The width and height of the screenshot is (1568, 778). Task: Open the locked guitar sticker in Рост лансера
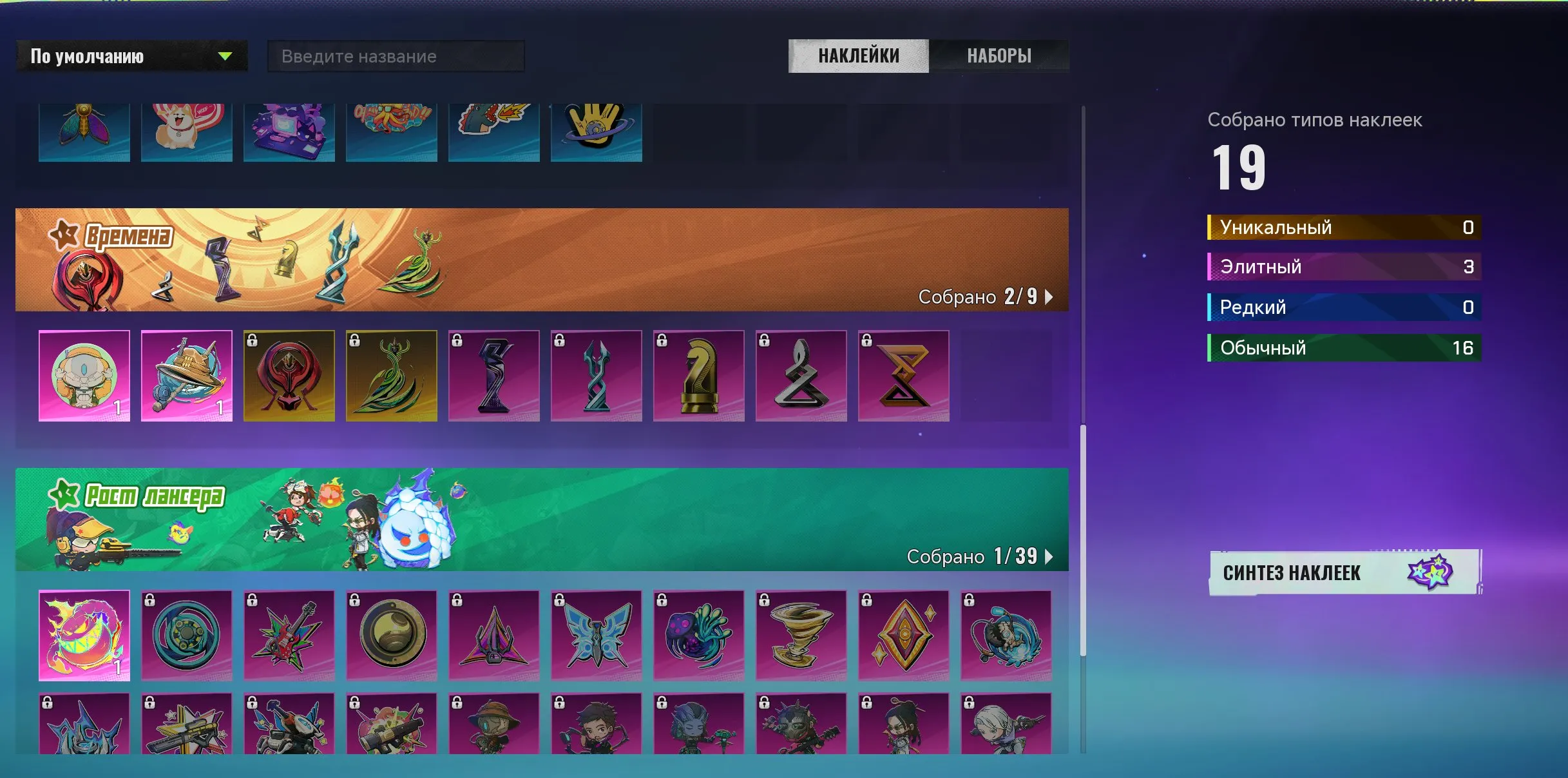tap(289, 637)
